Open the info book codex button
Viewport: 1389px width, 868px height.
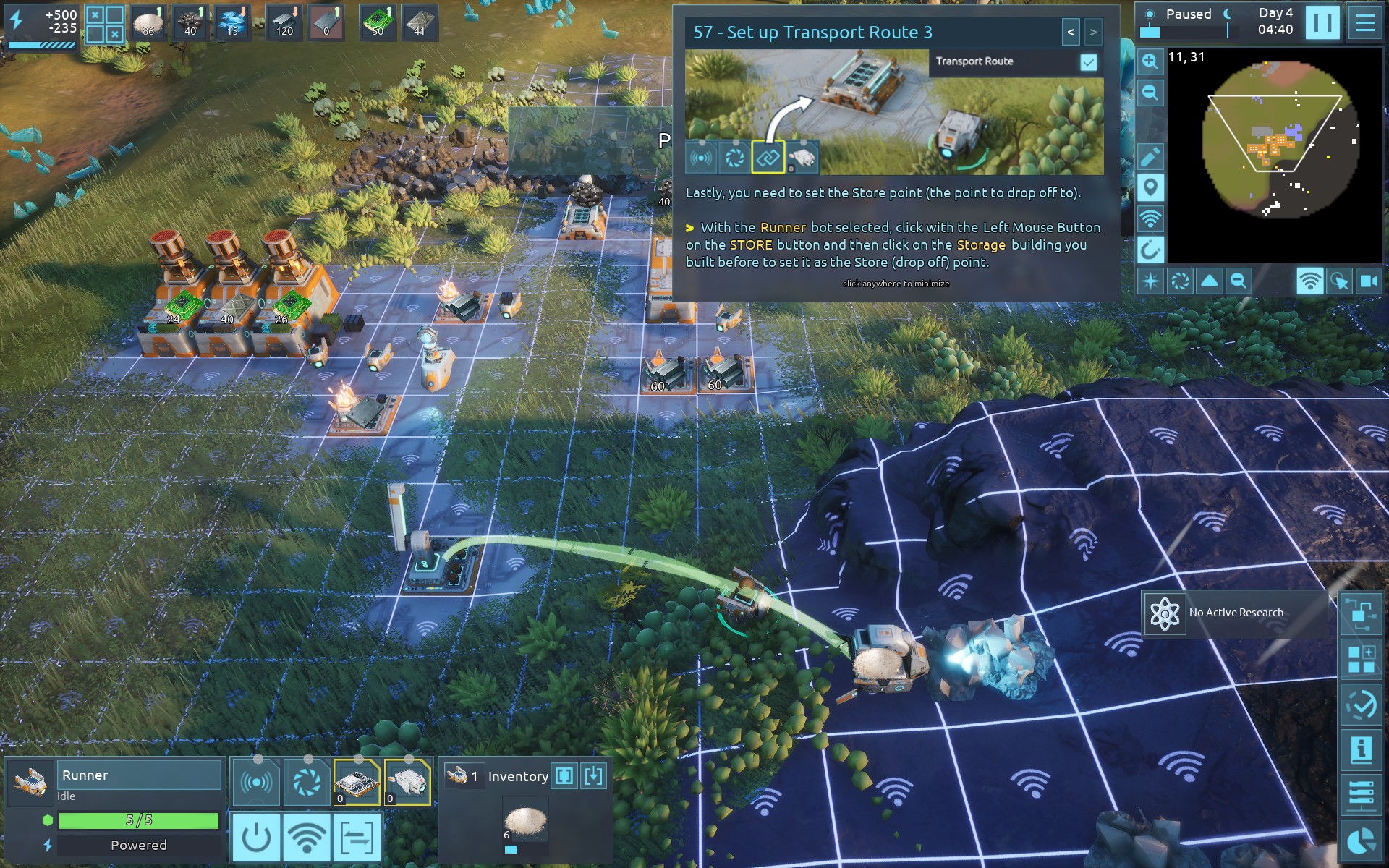[x=1362, y=749]
